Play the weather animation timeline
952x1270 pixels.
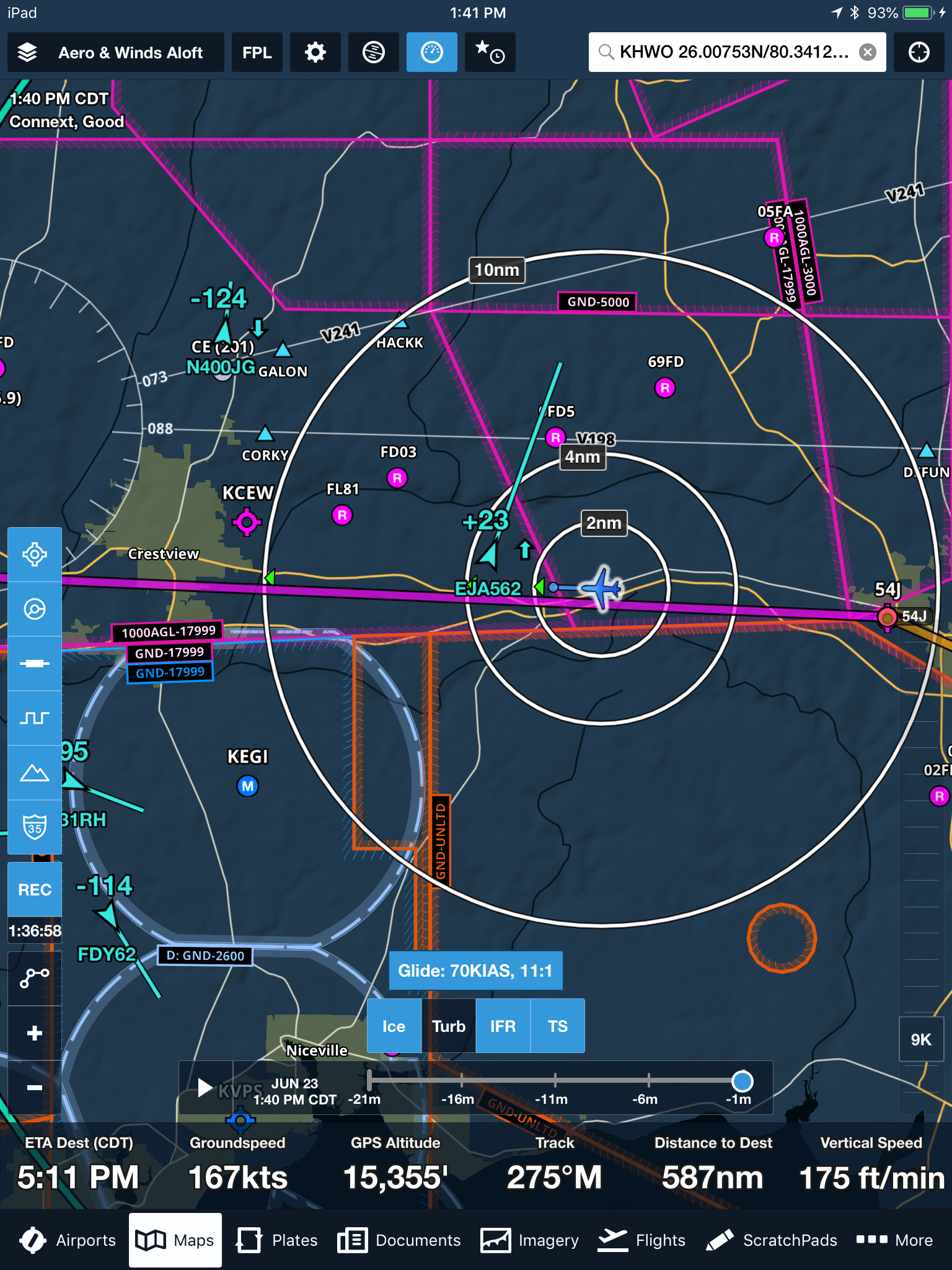pos(205,1088)
